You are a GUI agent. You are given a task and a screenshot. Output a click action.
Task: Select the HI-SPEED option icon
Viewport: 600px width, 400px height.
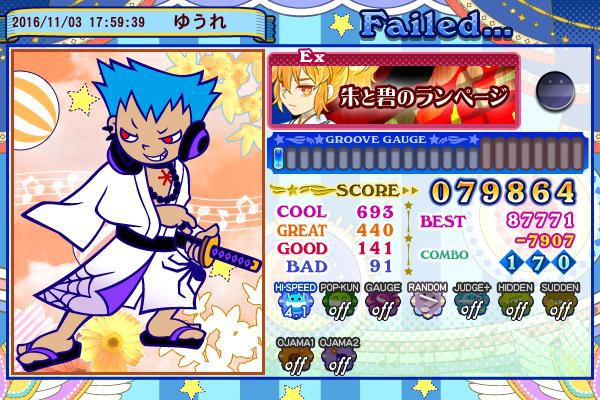(295, 304)
